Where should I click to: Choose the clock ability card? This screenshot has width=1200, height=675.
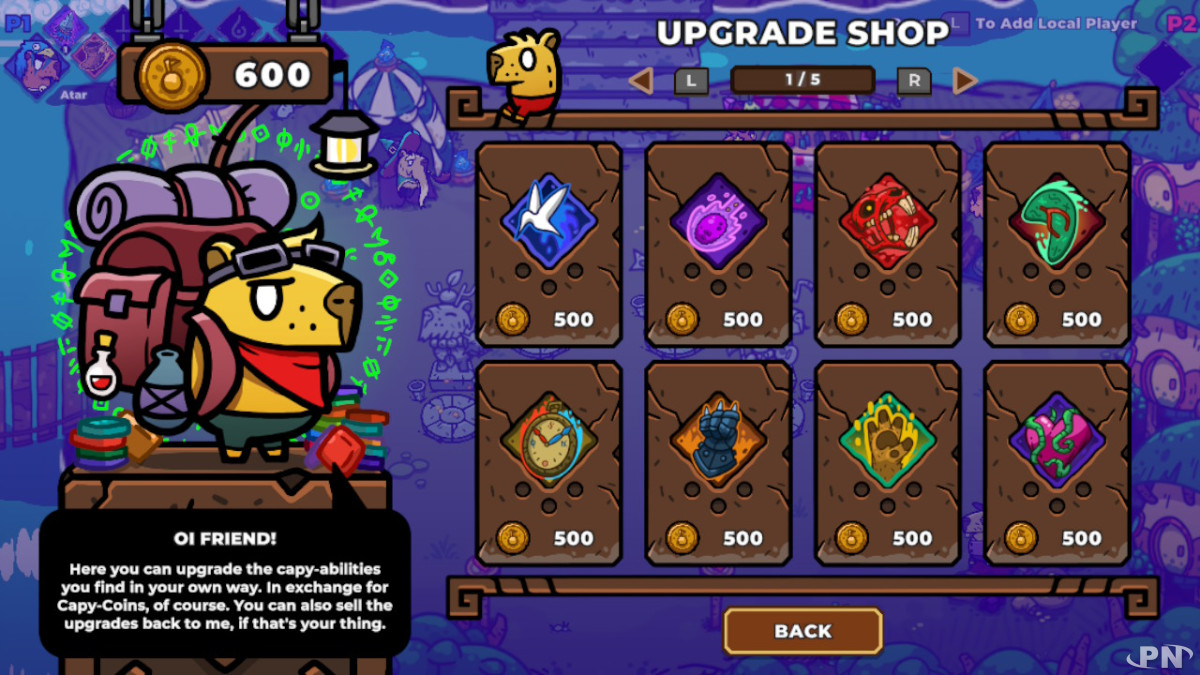tap(549, 463)
